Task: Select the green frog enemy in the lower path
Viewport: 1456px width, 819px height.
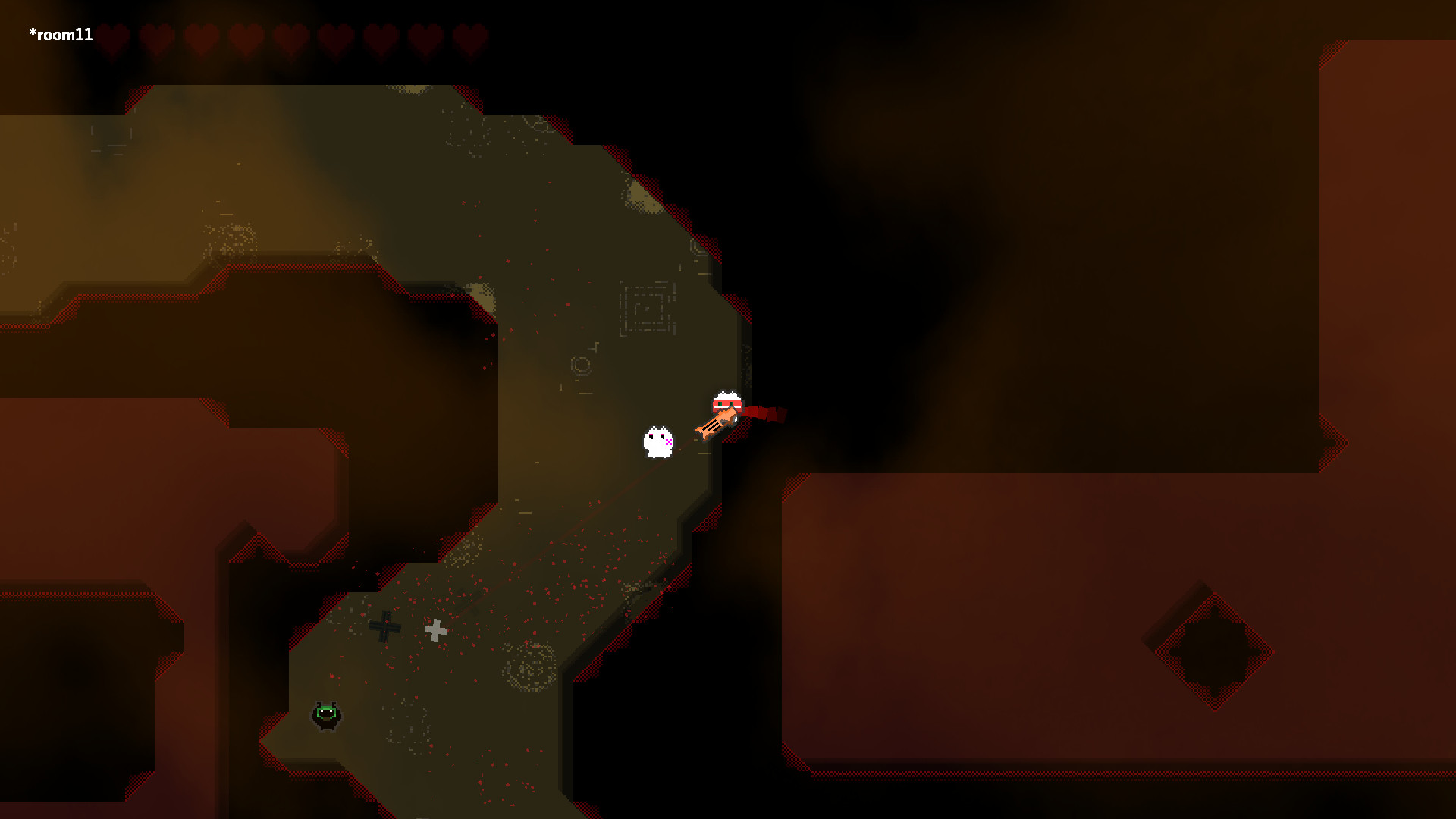Action: (x=326, y=715)
